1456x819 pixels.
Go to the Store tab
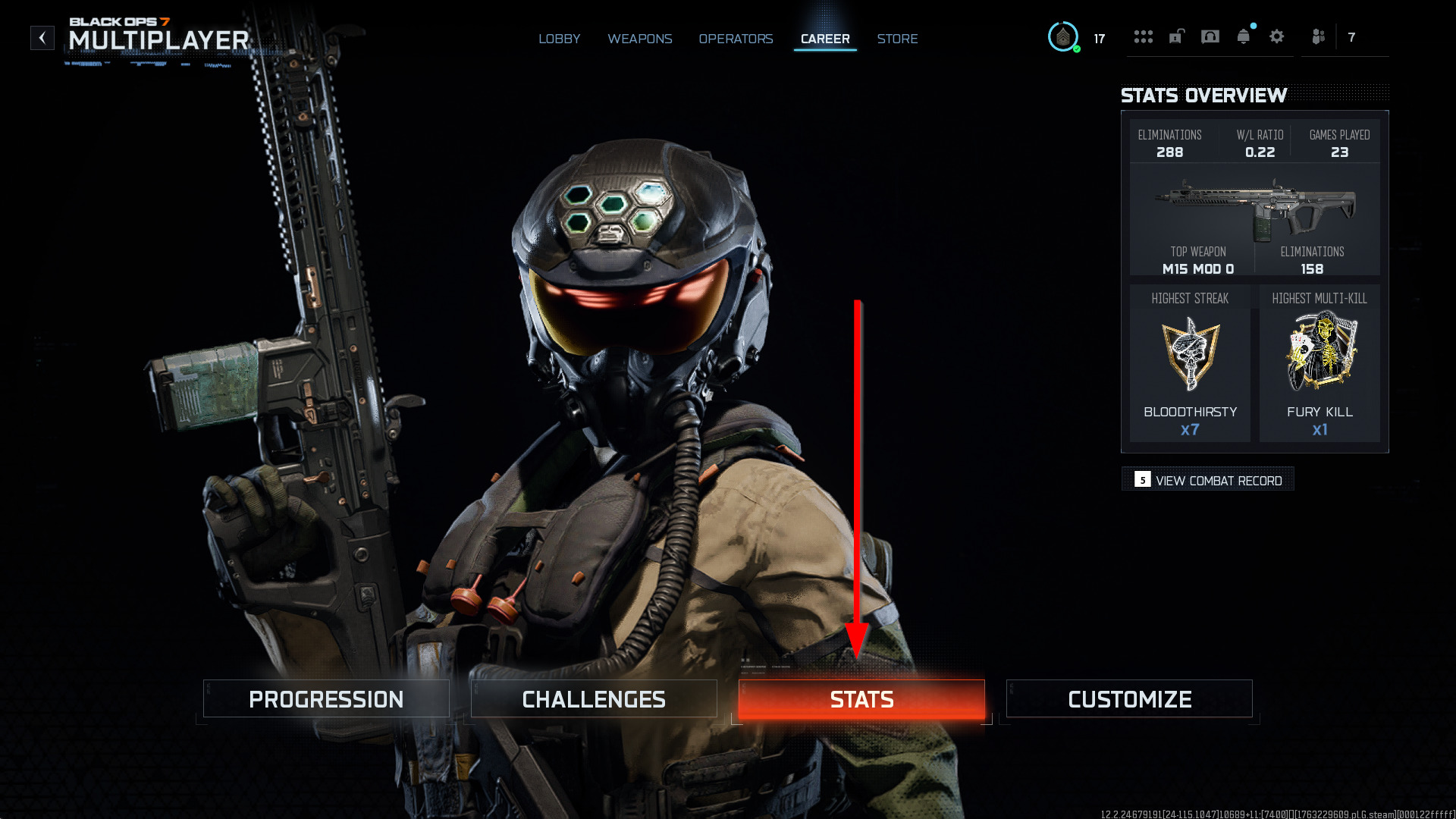(x=897, y=39)
